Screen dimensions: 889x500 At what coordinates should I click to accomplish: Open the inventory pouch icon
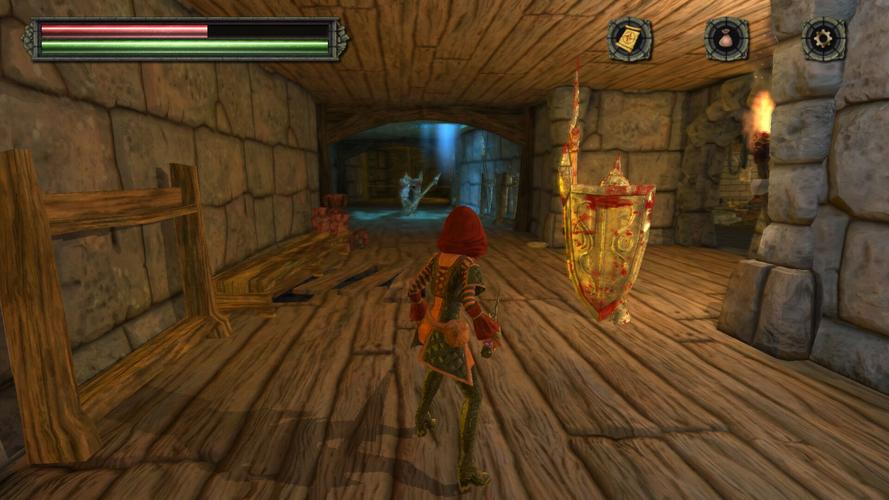tap(727, 40)
